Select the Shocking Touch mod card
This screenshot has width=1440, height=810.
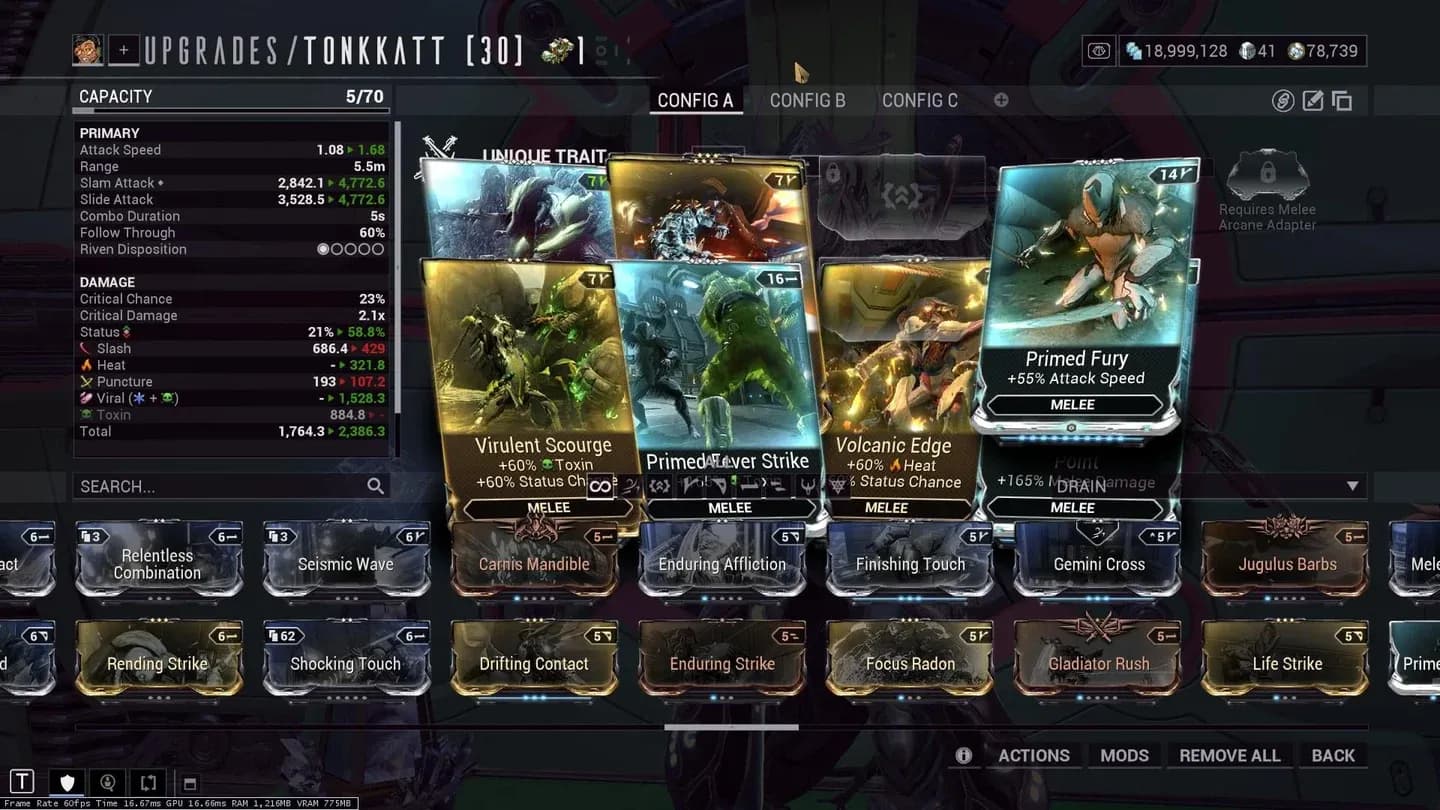345,663
